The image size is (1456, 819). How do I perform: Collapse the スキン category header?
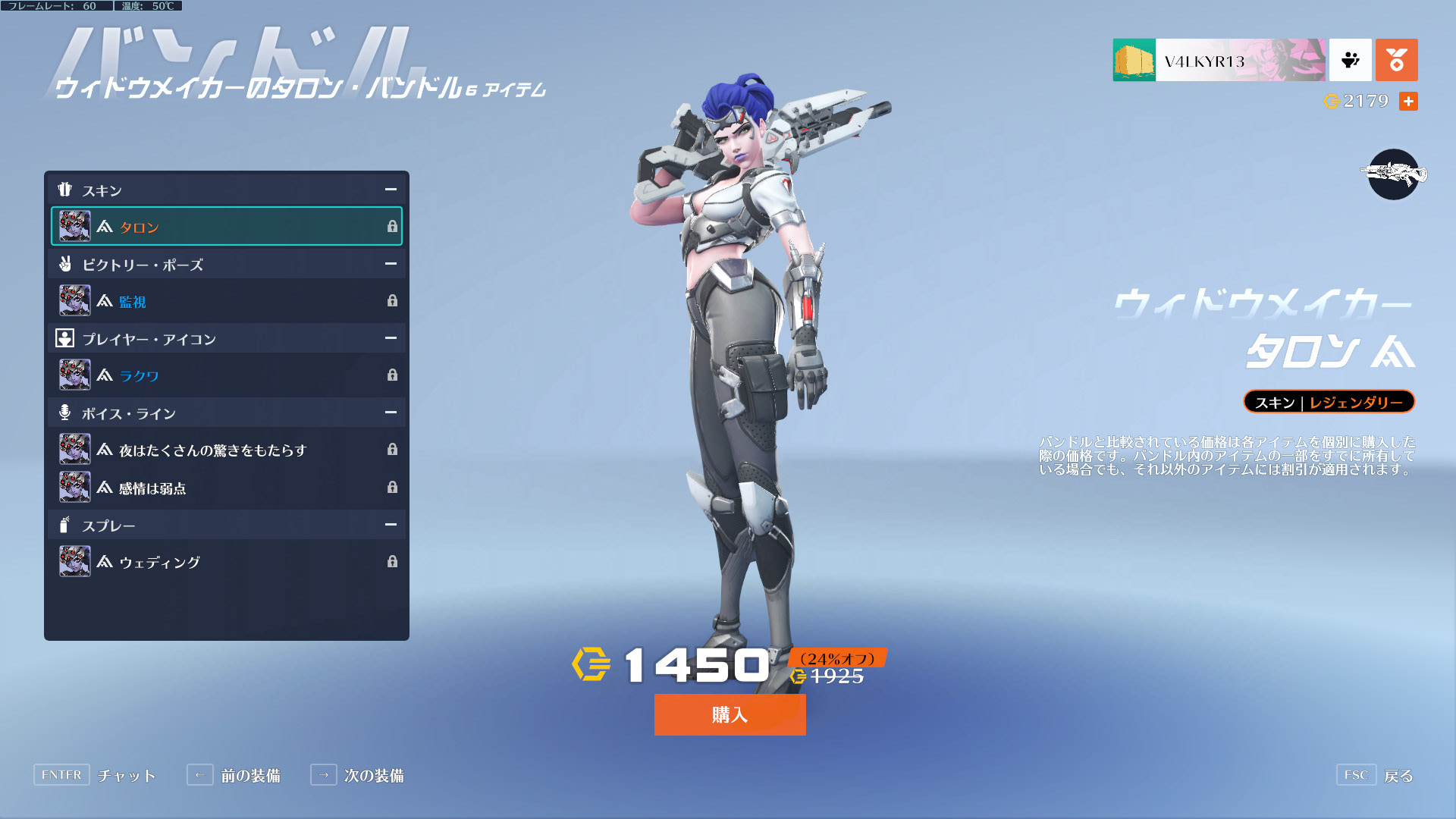[x=390, y=190]
